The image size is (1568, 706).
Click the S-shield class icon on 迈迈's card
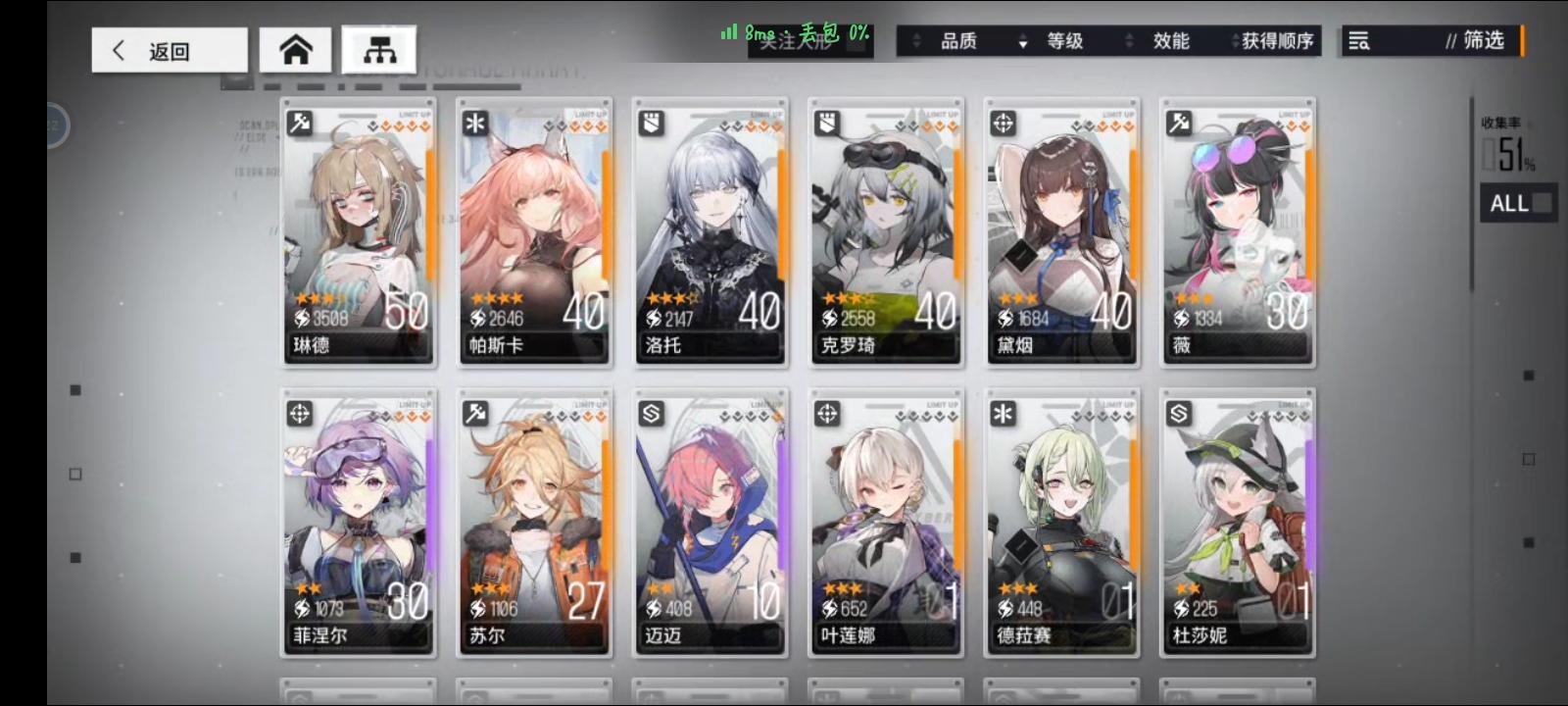(653, 414)
